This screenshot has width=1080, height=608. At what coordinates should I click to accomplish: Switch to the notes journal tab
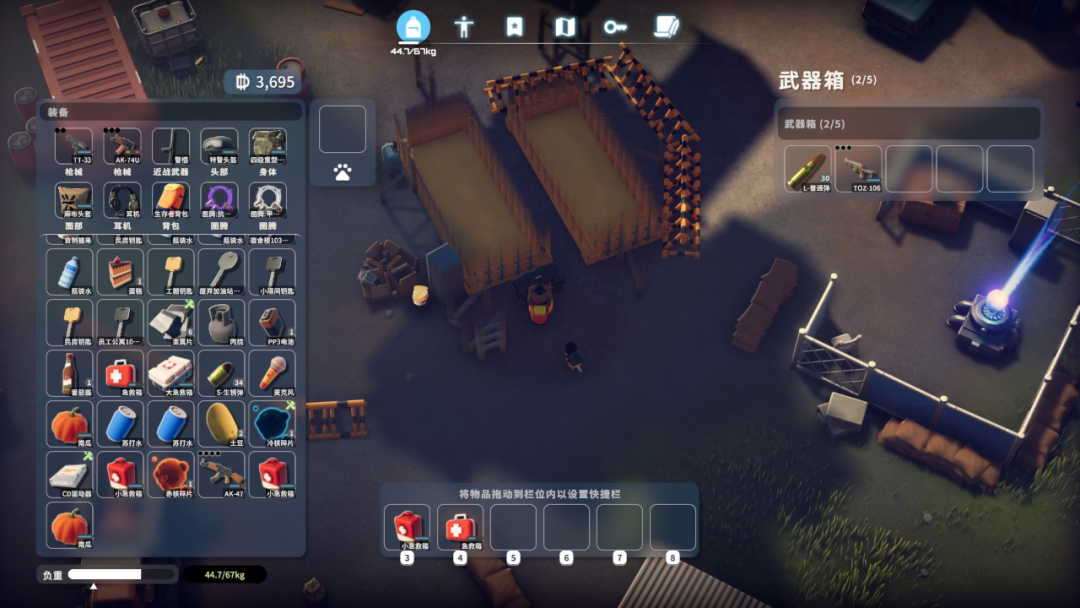pyautogui.click(x=666, y=27)
